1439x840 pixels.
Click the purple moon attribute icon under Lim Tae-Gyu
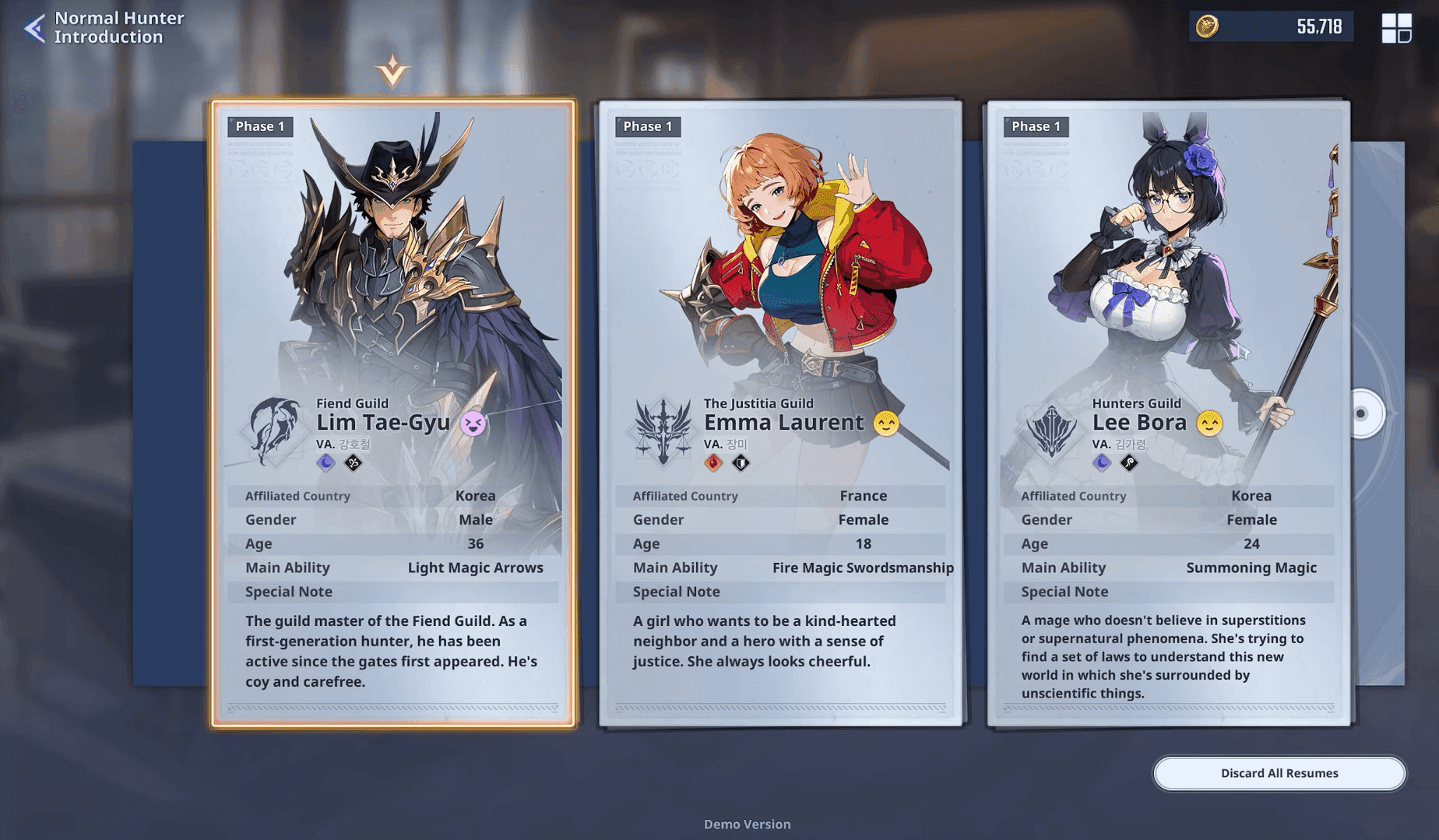click(325, 462)
